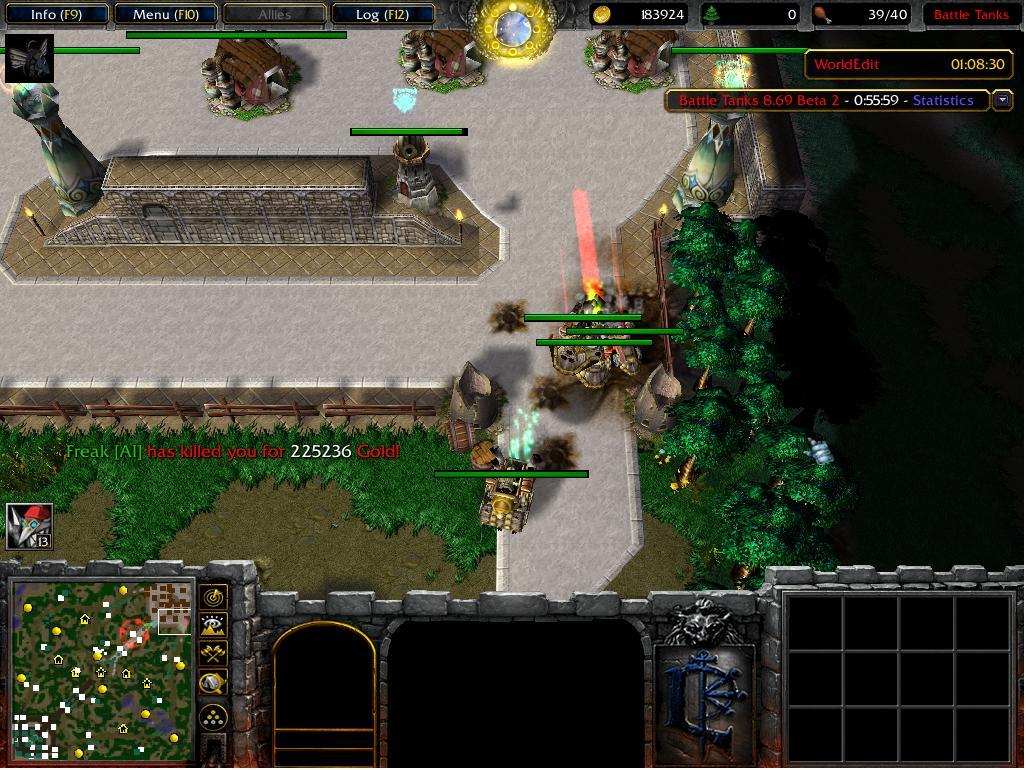
Task: Open the game Menu (F10)
Action: pyautogui.click(x=165, y=15)
